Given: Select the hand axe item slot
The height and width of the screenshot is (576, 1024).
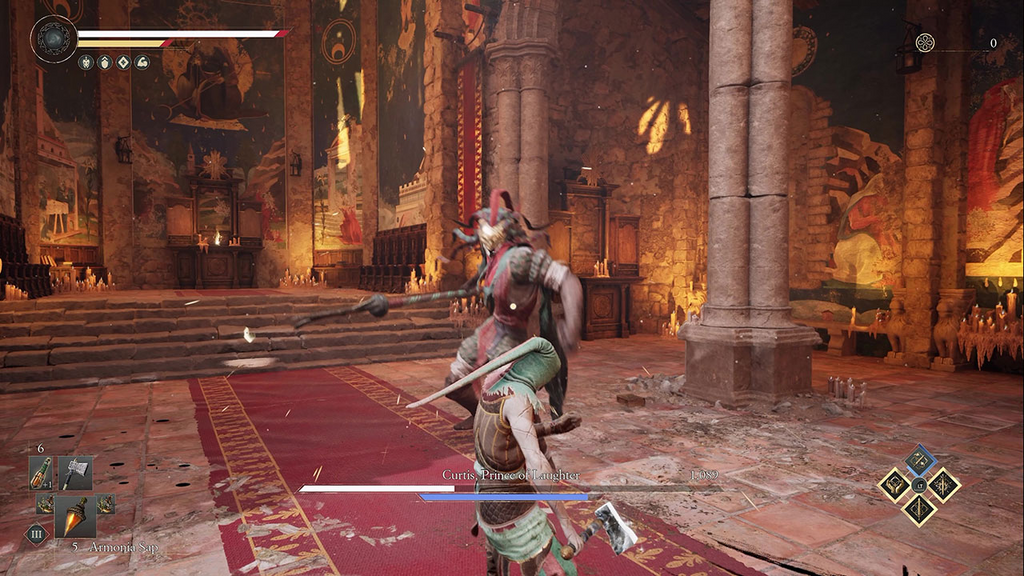Looking at the screenshot, I should (x=75, y=472).
